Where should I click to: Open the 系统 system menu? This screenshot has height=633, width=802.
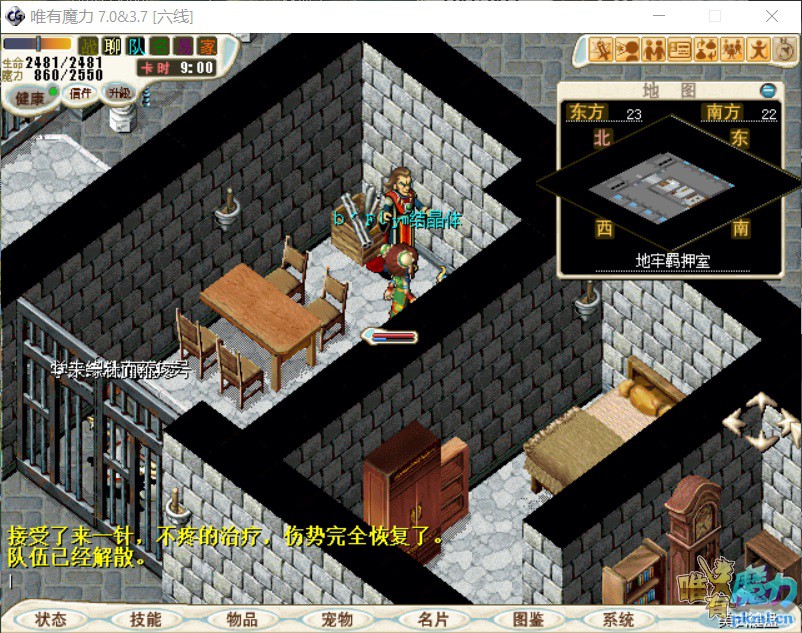pyautogui.click(x=619, y=619)
